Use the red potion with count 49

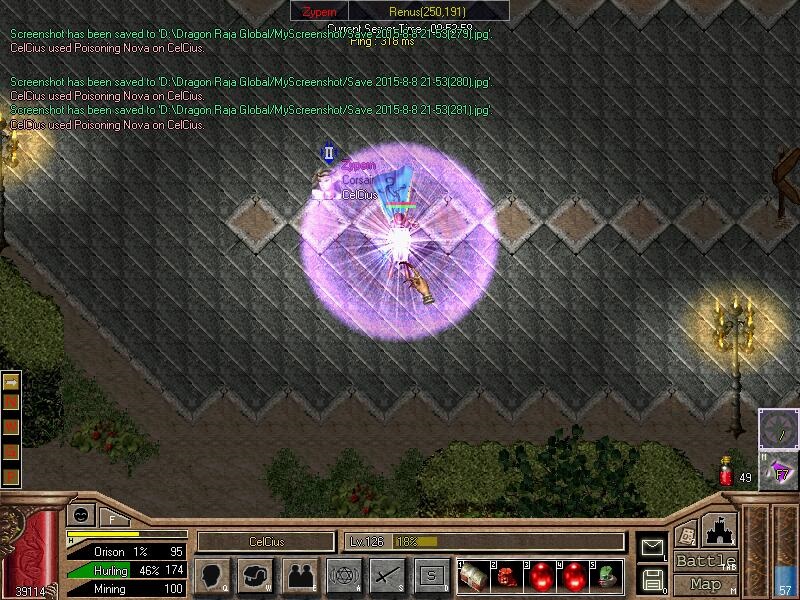(x=726, y=472)
